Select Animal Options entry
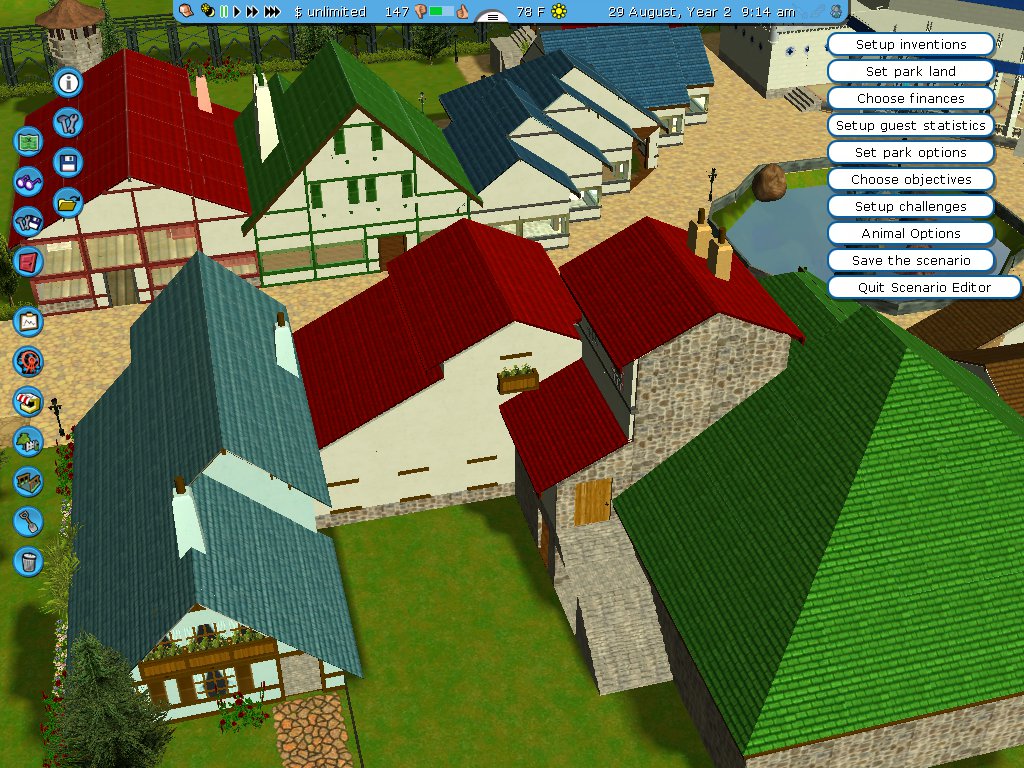 pos(911,234)
